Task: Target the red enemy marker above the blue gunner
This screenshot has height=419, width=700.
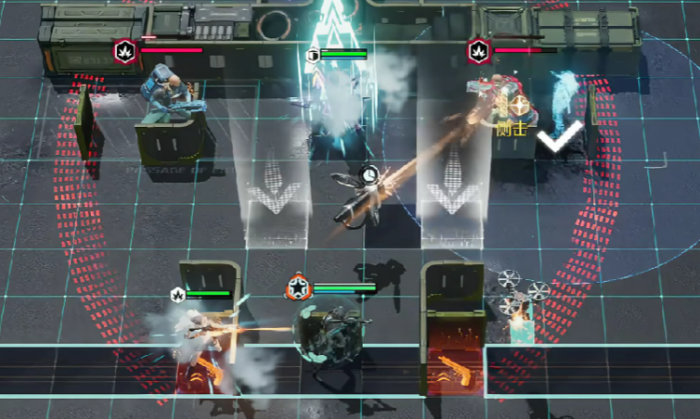Action: coord(125,51)
